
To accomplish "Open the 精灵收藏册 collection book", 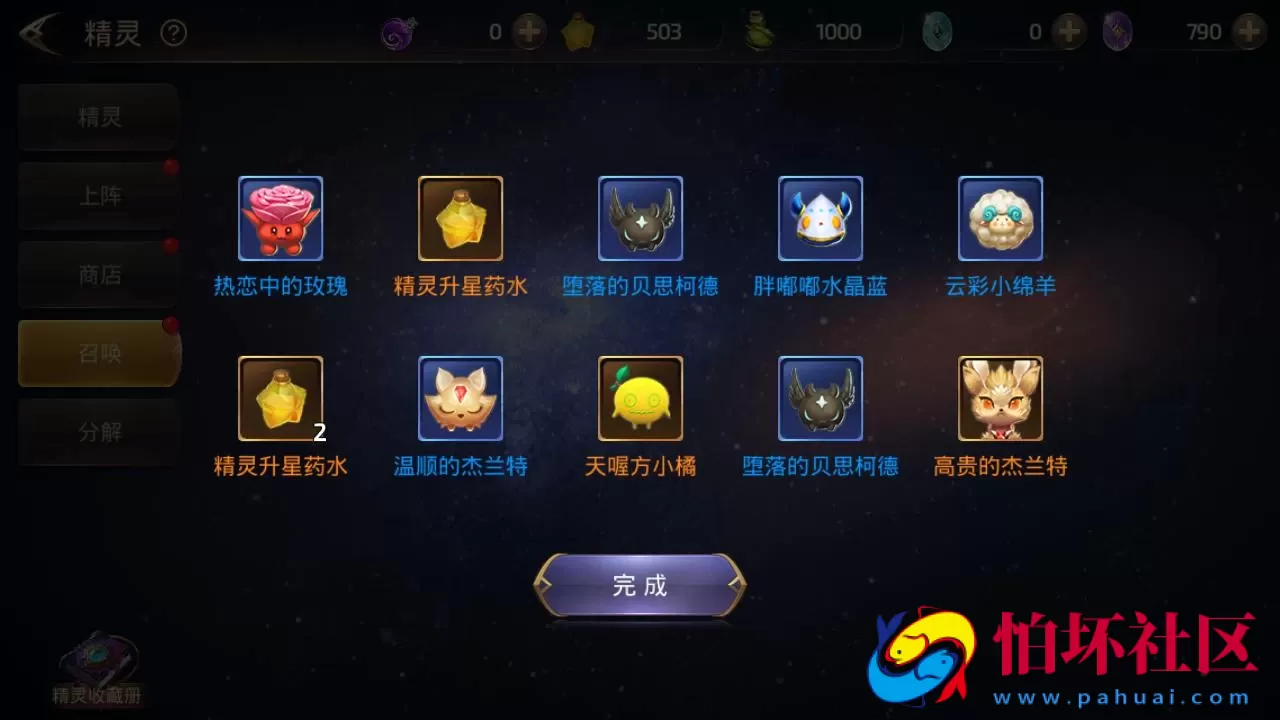I will (x=97, y=662).
